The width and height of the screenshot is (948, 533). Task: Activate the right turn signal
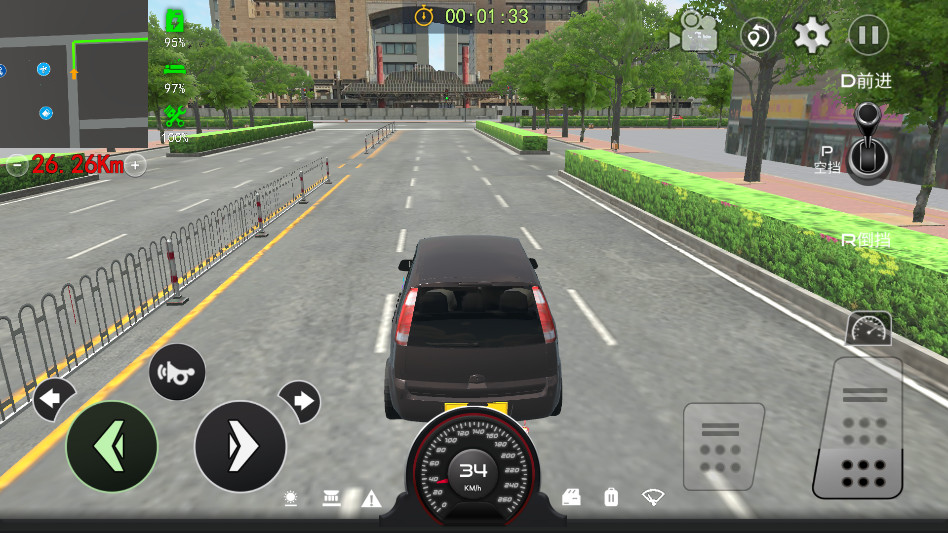tap(299, 401)
